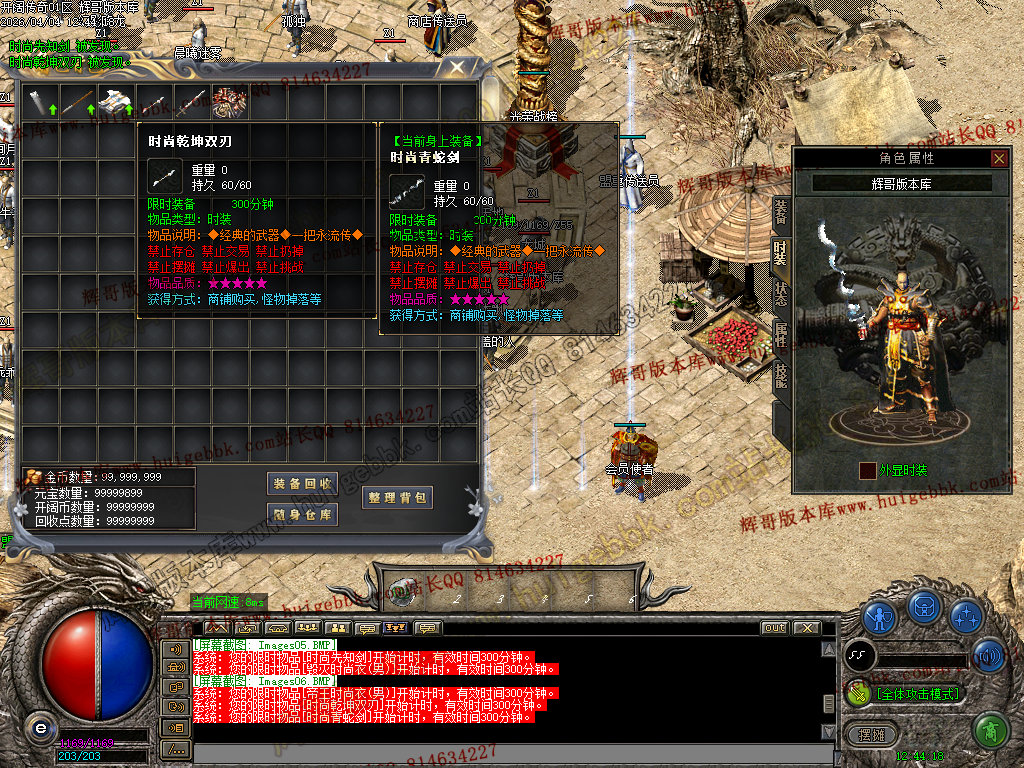The image size is (1024, 768).
Task: Click the chat window's out button
Action: [774, 628]
